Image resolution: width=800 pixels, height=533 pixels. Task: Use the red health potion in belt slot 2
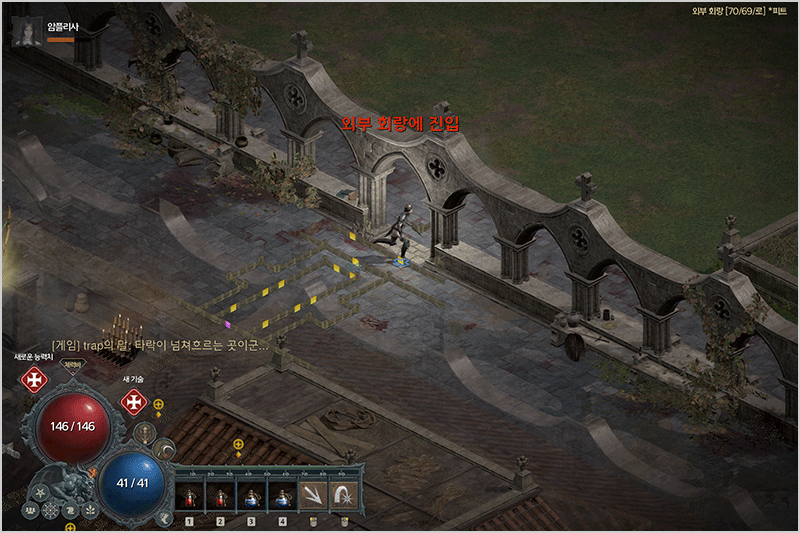tap(220, 495)
